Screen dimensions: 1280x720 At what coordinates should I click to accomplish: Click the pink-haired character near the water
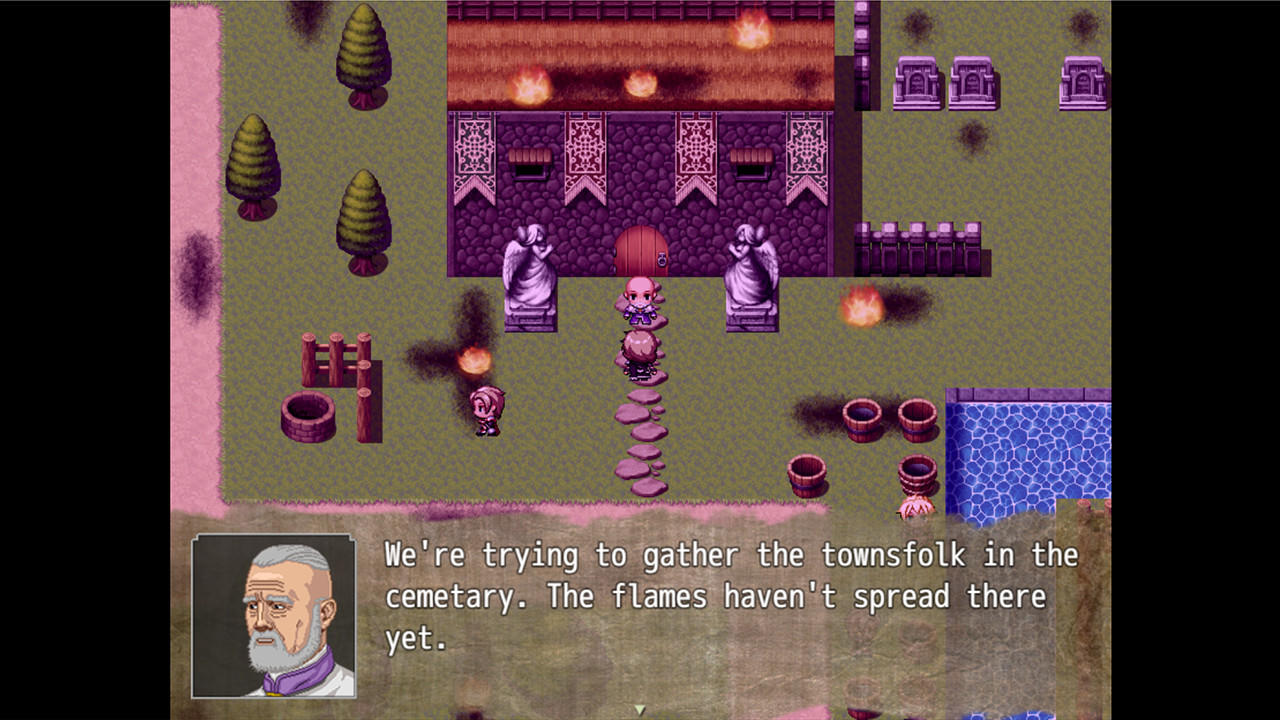pyautogui.click(x=916, y=505)
